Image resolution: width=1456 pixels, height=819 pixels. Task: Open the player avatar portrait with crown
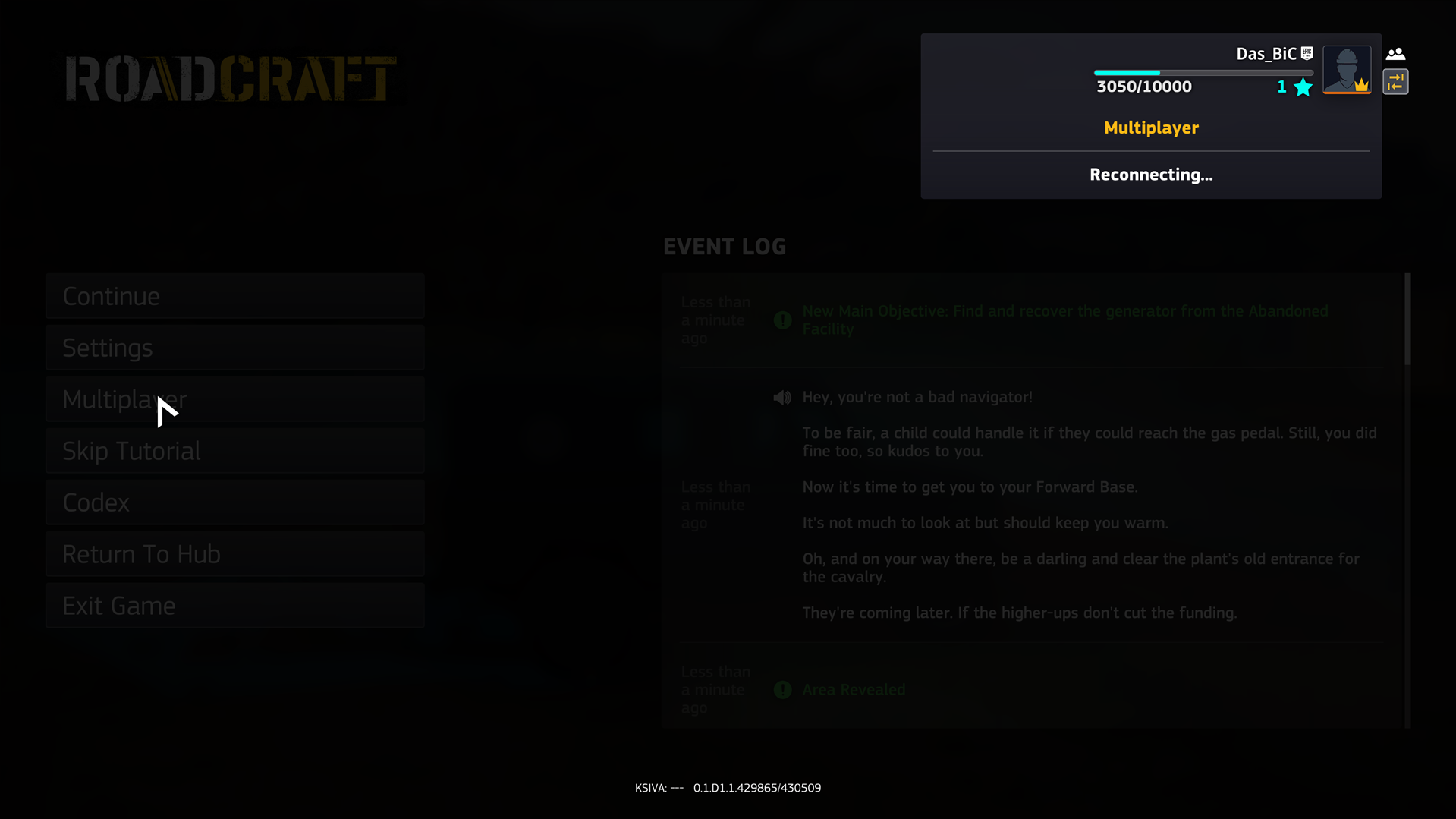(x=1347, y=70)
